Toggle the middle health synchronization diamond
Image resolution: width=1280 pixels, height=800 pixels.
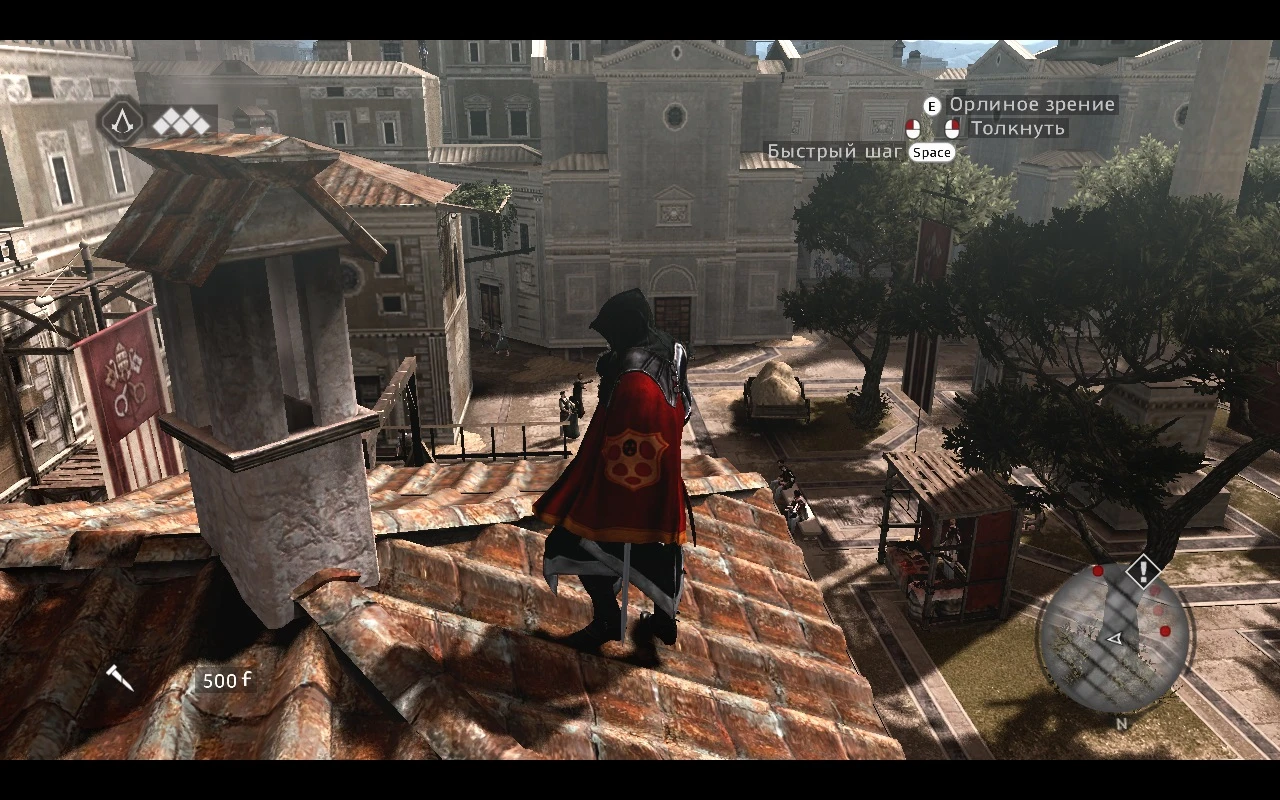[x=180, y=126]
